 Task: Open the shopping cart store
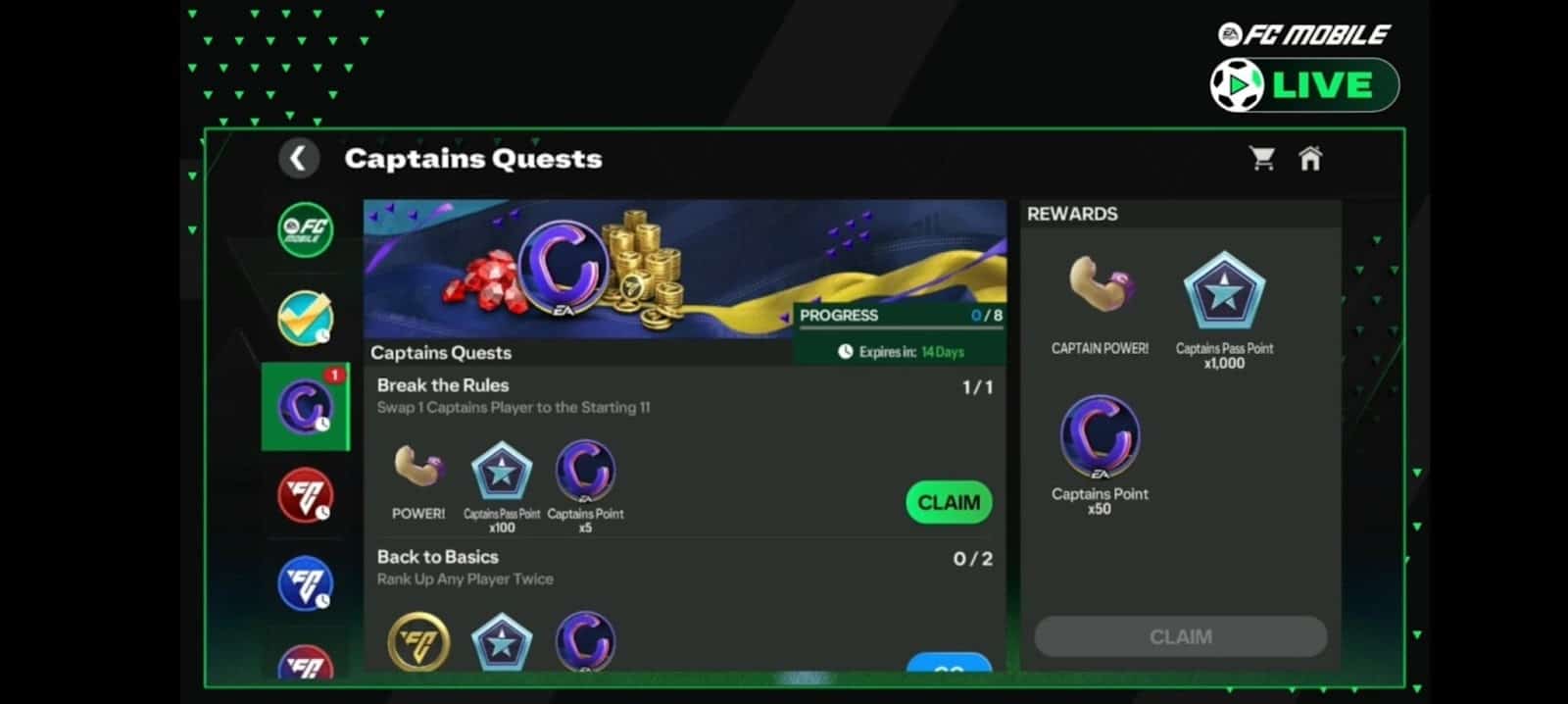[x=1262, y=158]
